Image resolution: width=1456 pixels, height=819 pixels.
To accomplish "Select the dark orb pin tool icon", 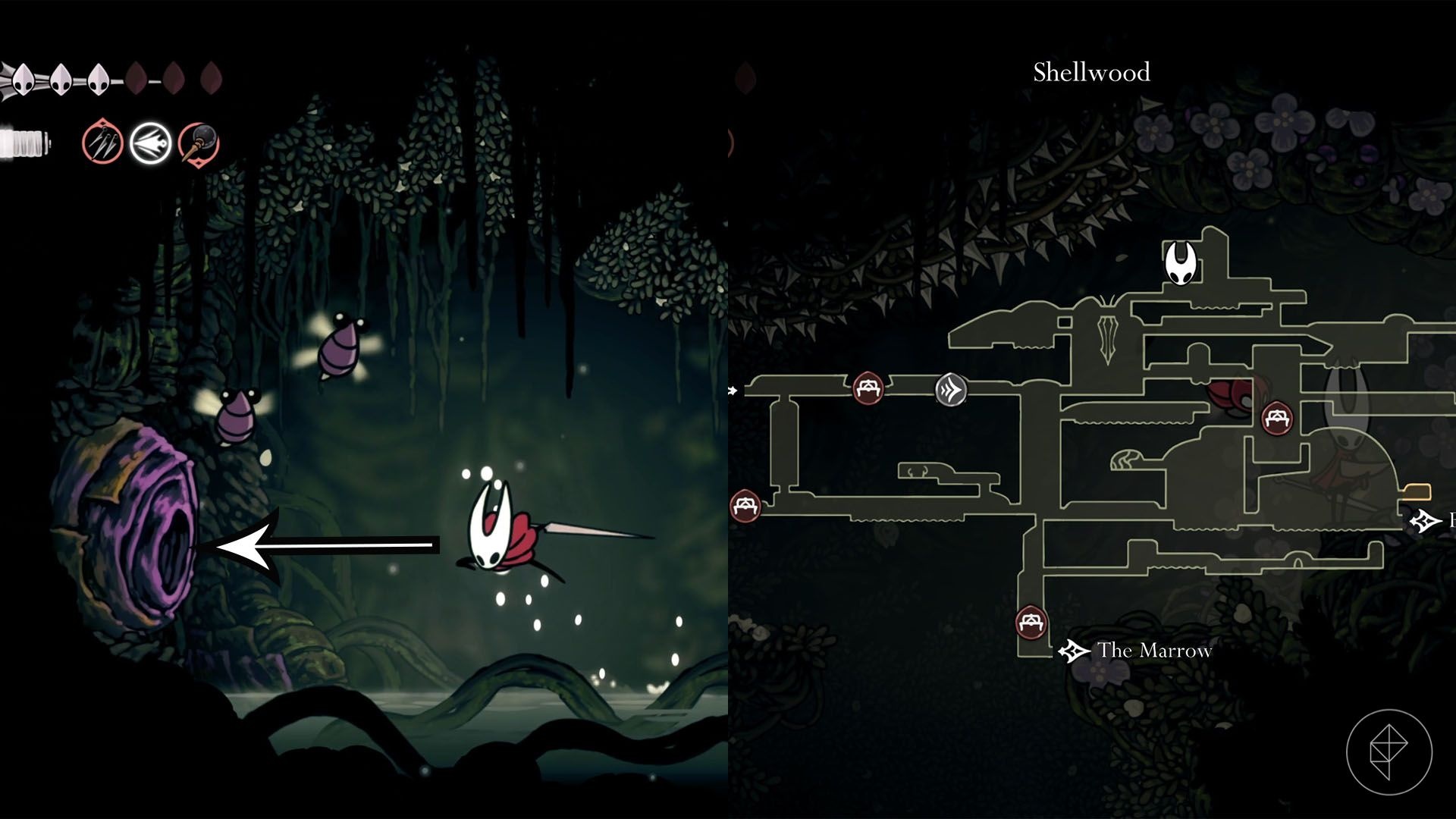I will pyautogui.click(x=199, y=143).
